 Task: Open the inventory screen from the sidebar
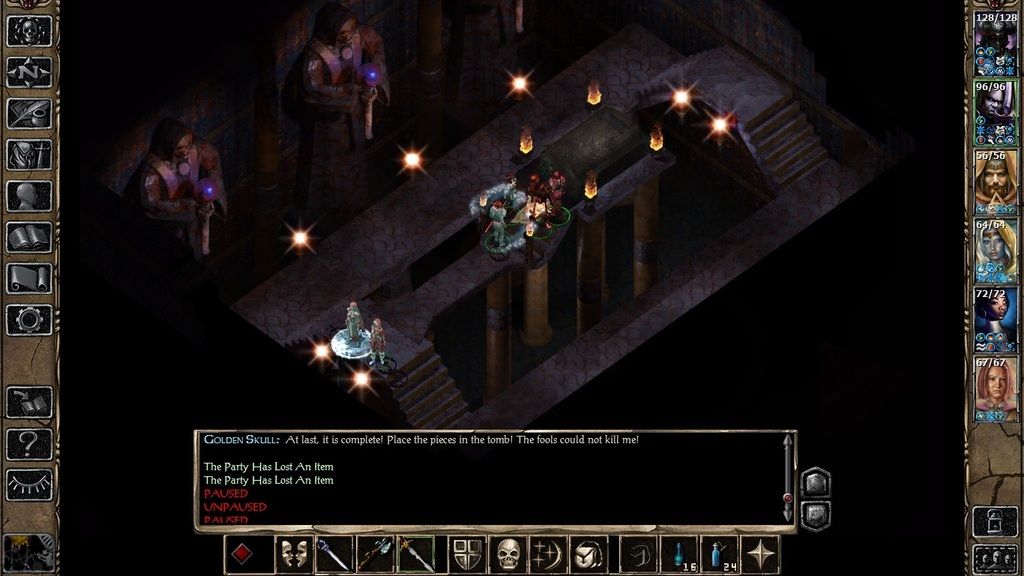pyautogui.click(x=29, y=154)
